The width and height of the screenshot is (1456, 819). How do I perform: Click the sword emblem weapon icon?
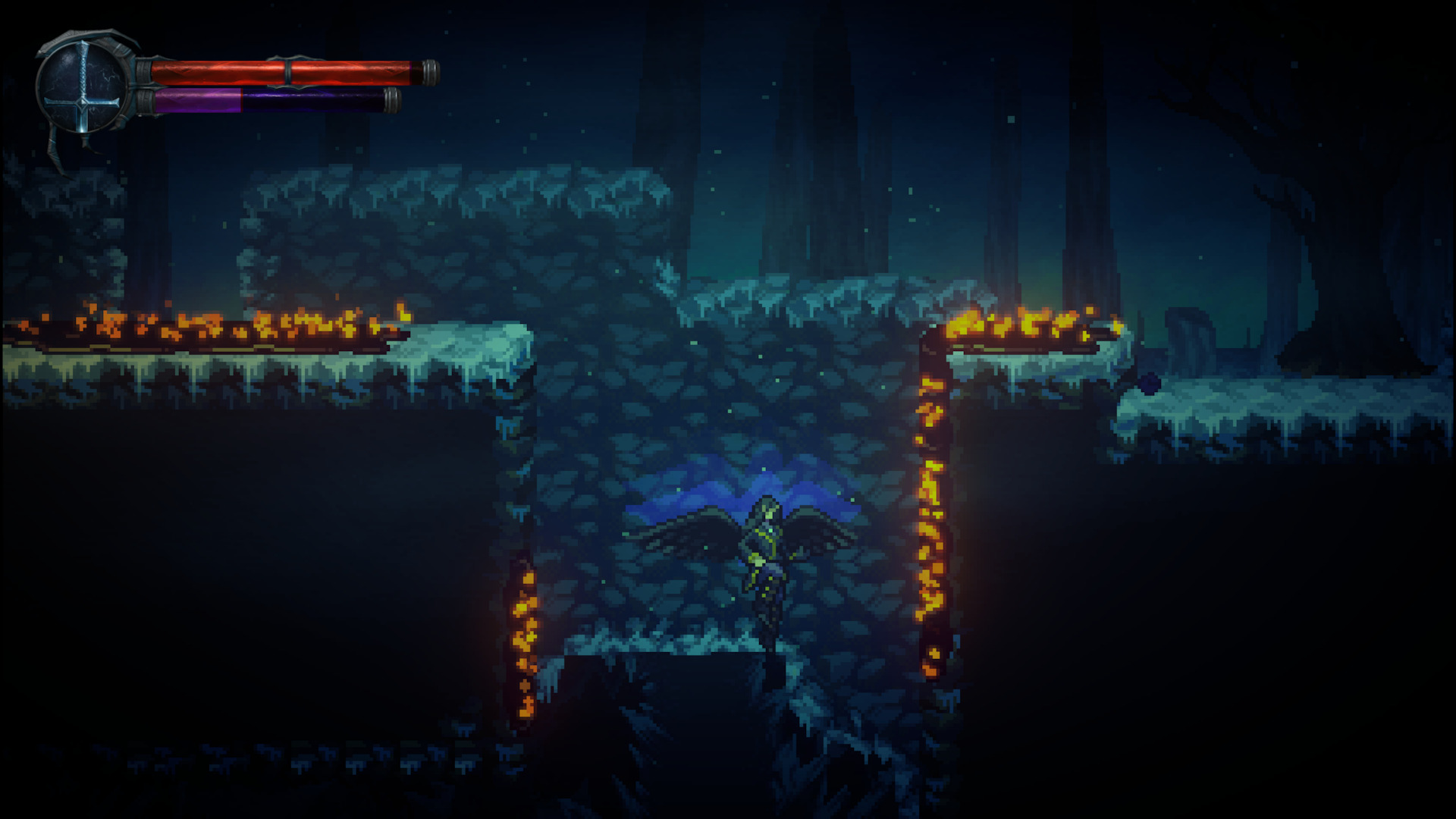[x=84, y=86]
